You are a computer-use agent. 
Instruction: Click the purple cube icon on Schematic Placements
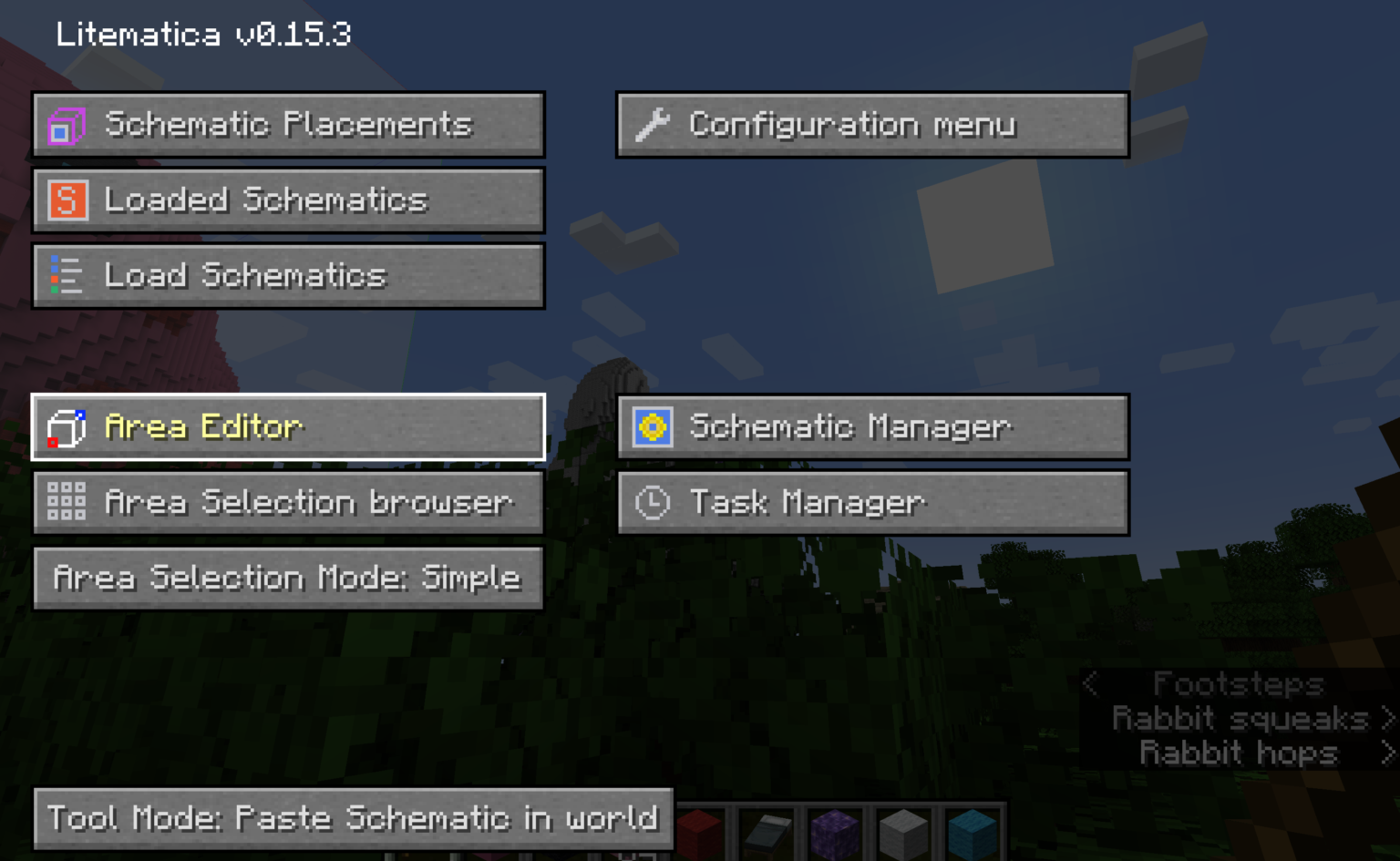pyautogui.click(x=66, y=125)
